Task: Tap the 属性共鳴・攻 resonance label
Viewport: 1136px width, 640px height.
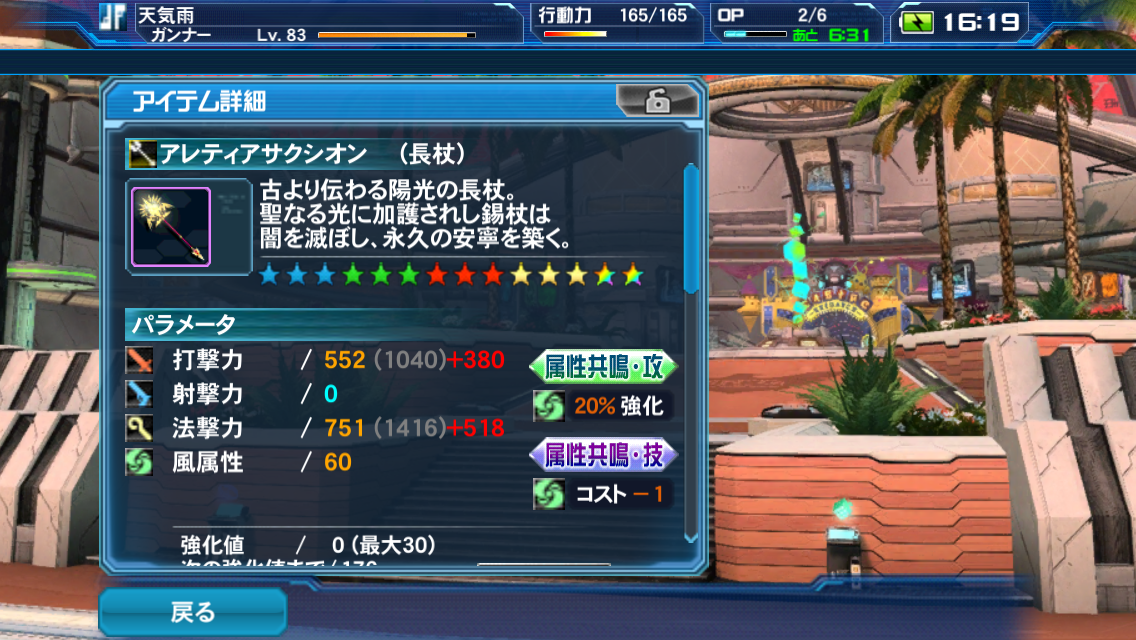Action: 603,366
